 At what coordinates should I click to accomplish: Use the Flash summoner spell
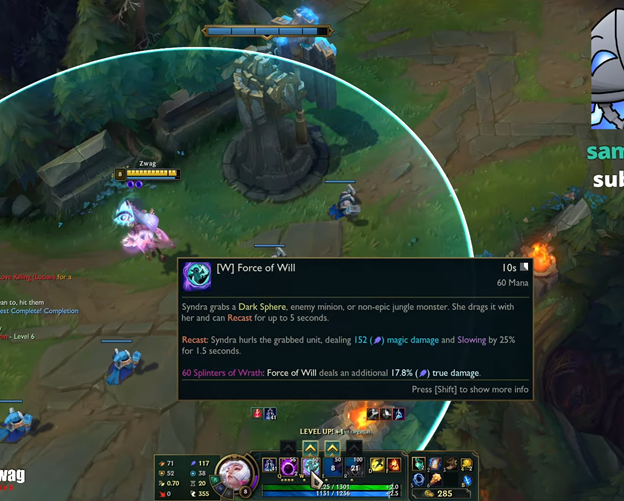coord(377,465)
